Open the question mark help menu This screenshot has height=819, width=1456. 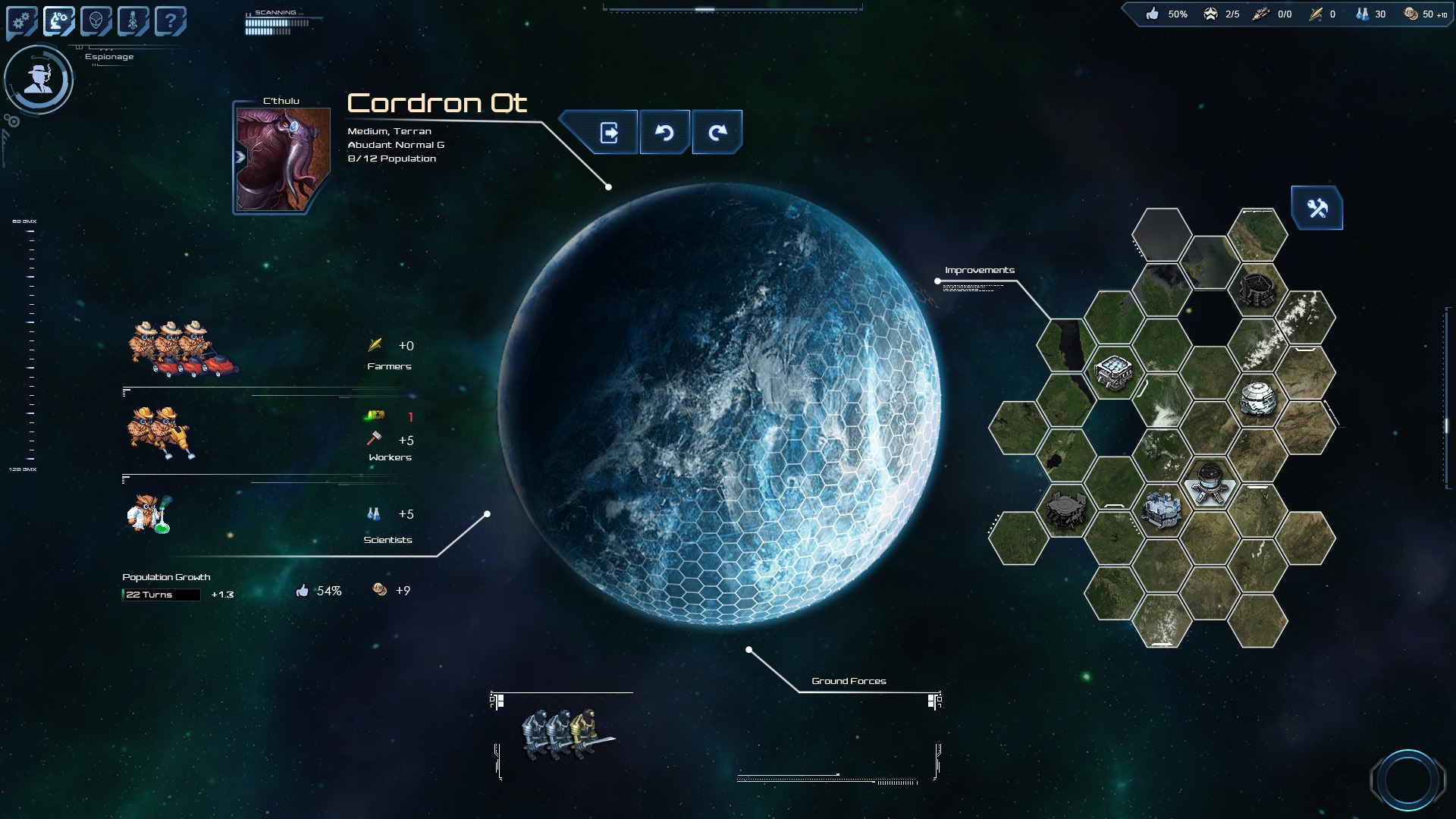(x=170, y=21)
